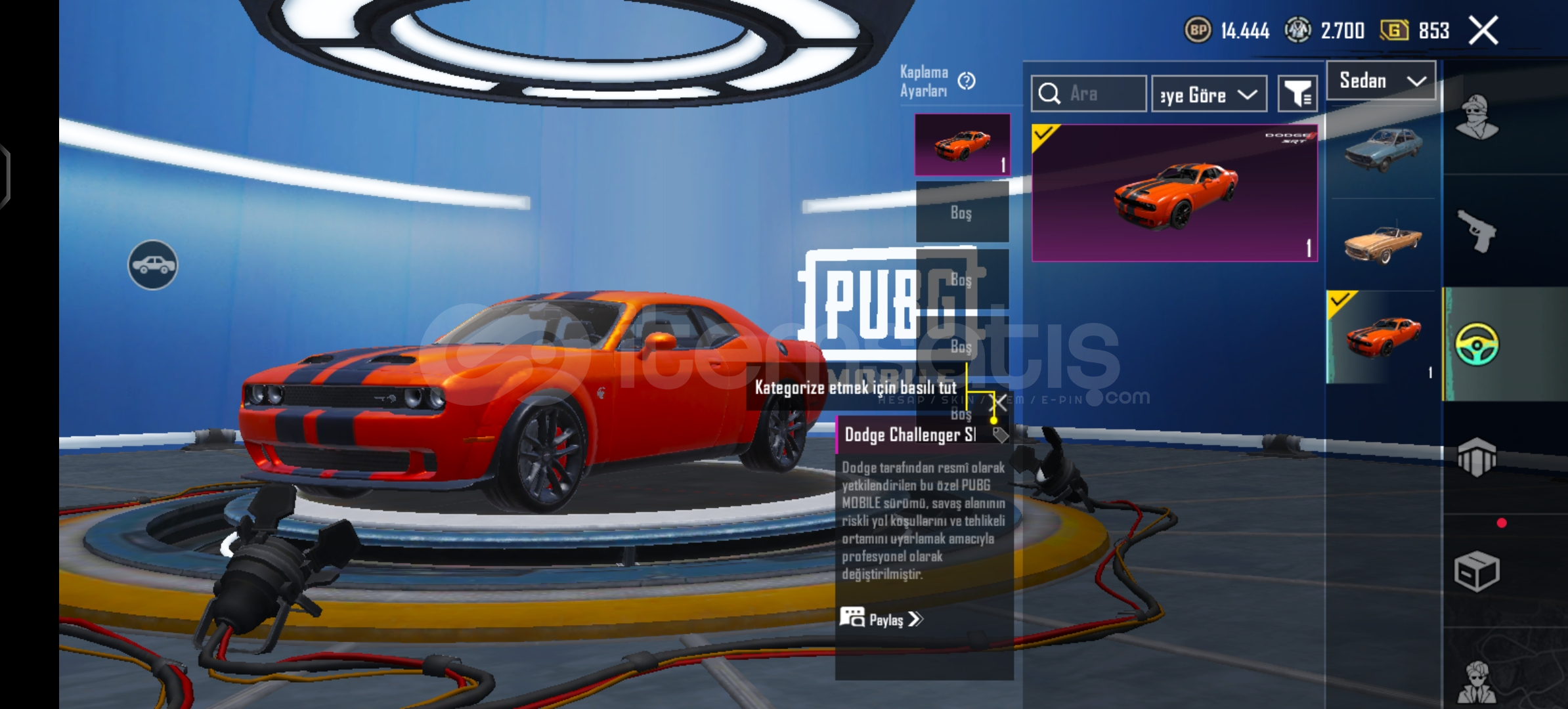Share the Dodge Challenger via Paylaş

coord(881,618)
